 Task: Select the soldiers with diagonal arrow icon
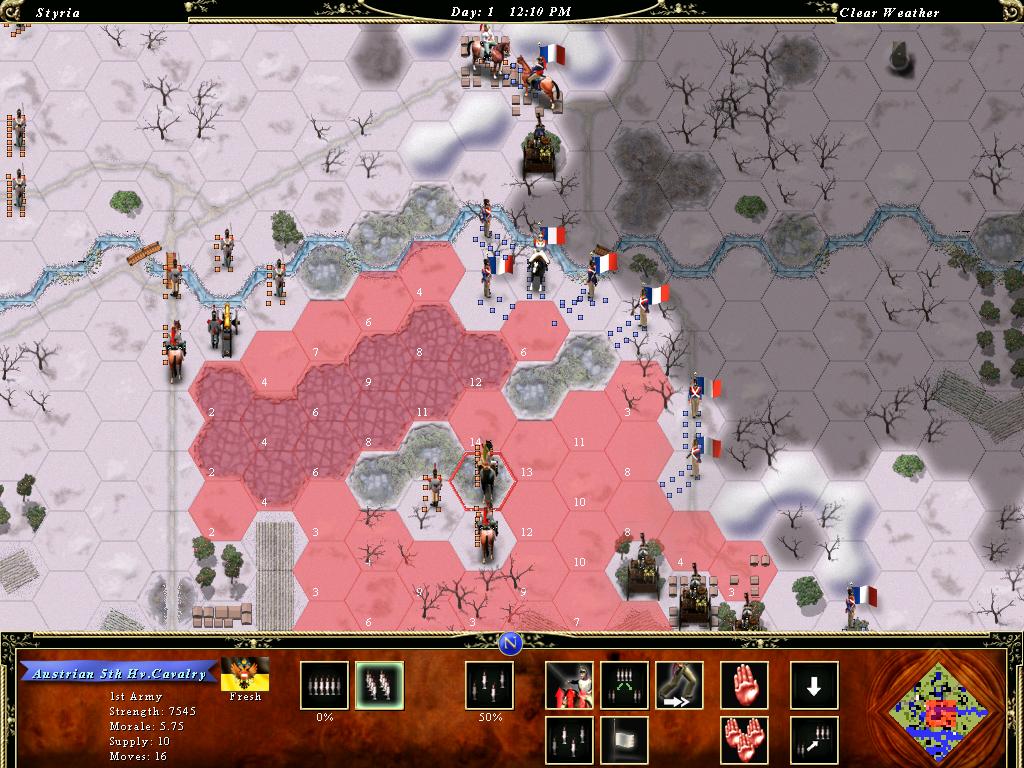(x=814, y=740)
